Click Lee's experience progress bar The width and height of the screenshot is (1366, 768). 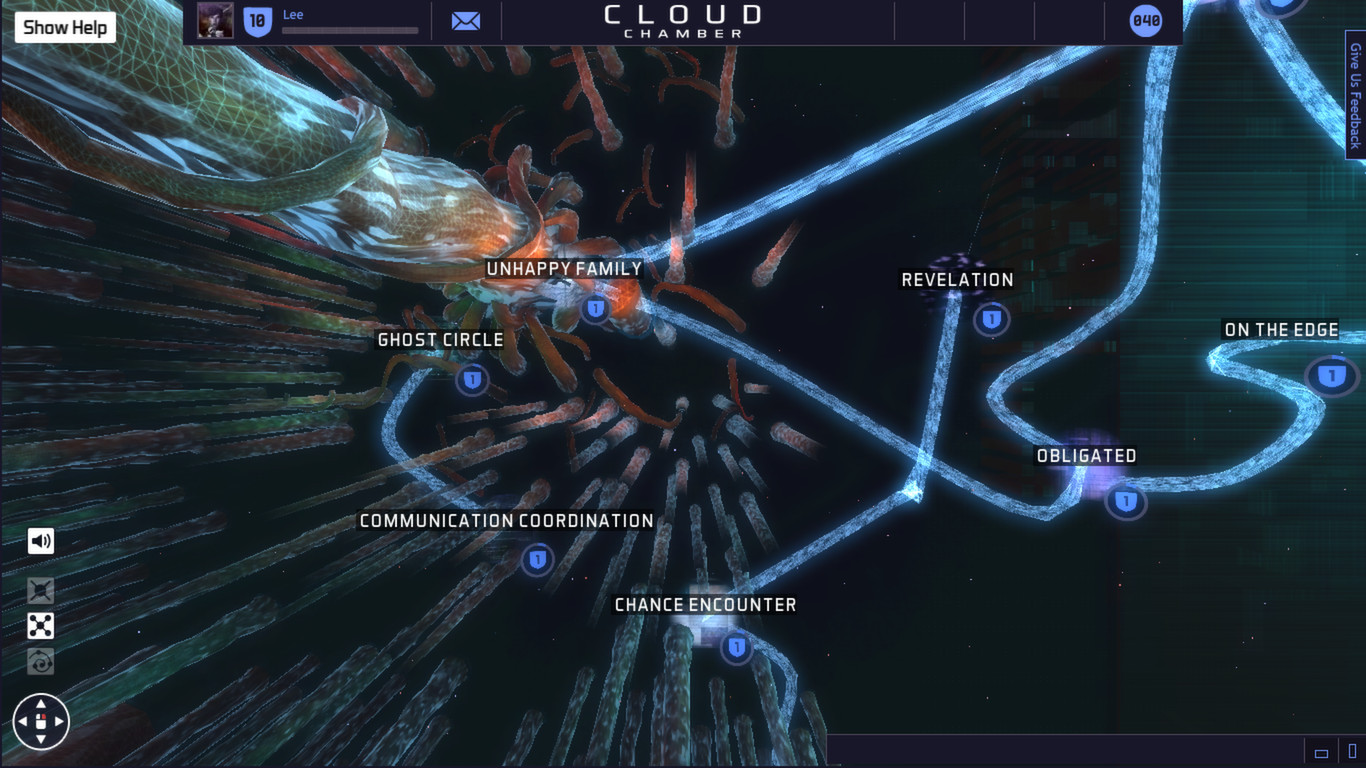pyautogui.click(x=350, y=29)
